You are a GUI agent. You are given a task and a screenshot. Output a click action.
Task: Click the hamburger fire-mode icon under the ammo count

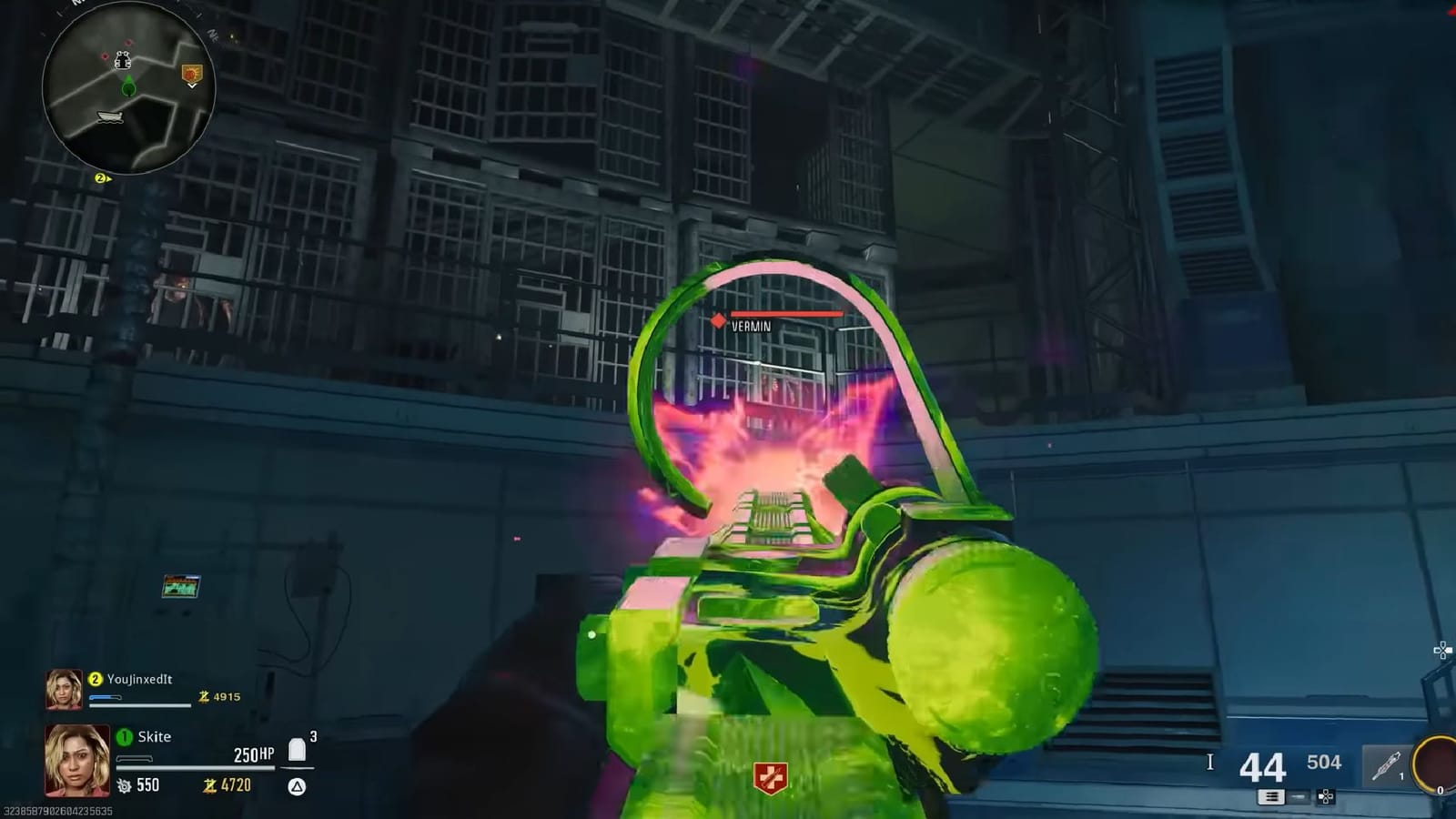tap(1272, 797)
